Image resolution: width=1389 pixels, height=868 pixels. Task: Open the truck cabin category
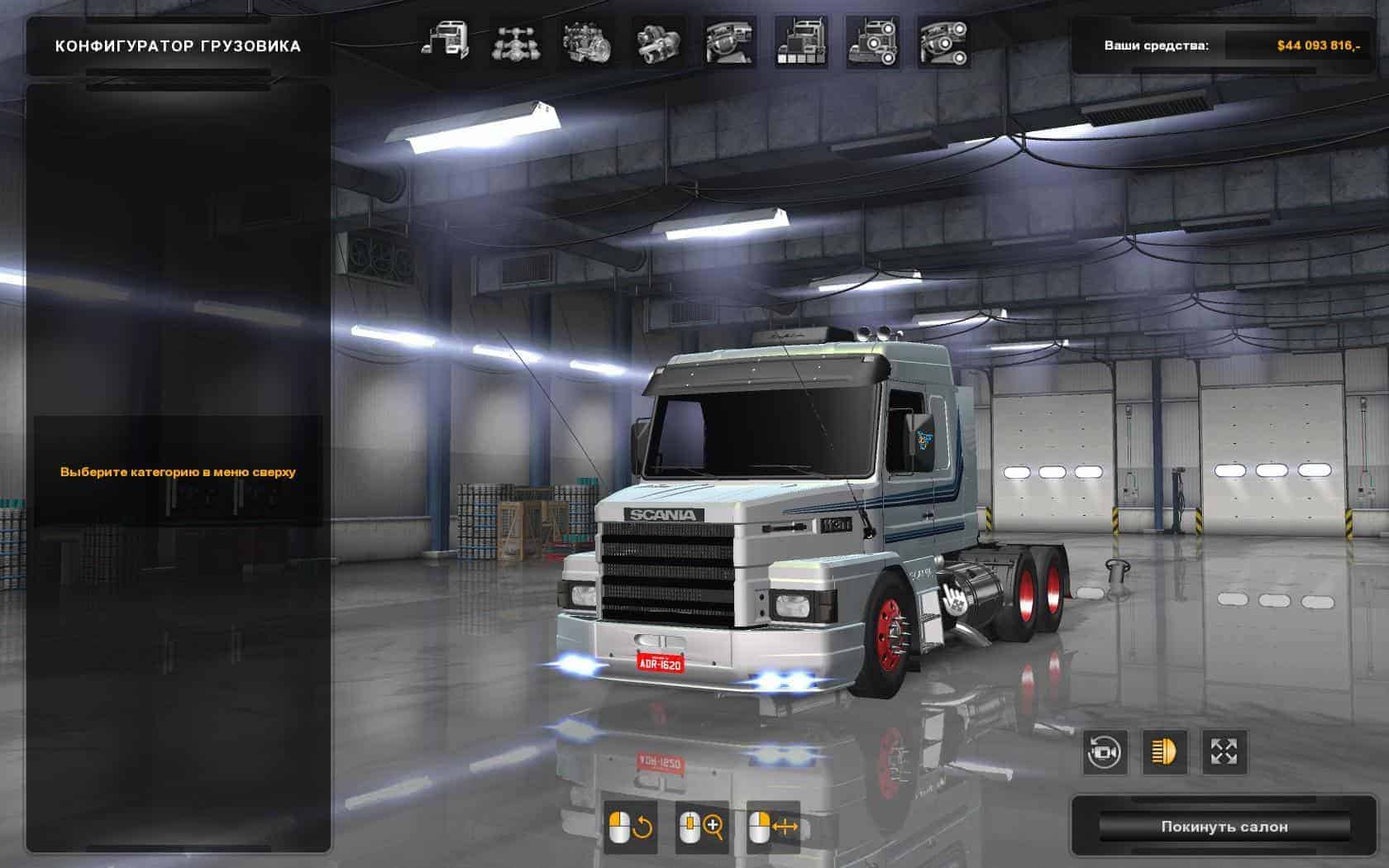click(446, 42)
